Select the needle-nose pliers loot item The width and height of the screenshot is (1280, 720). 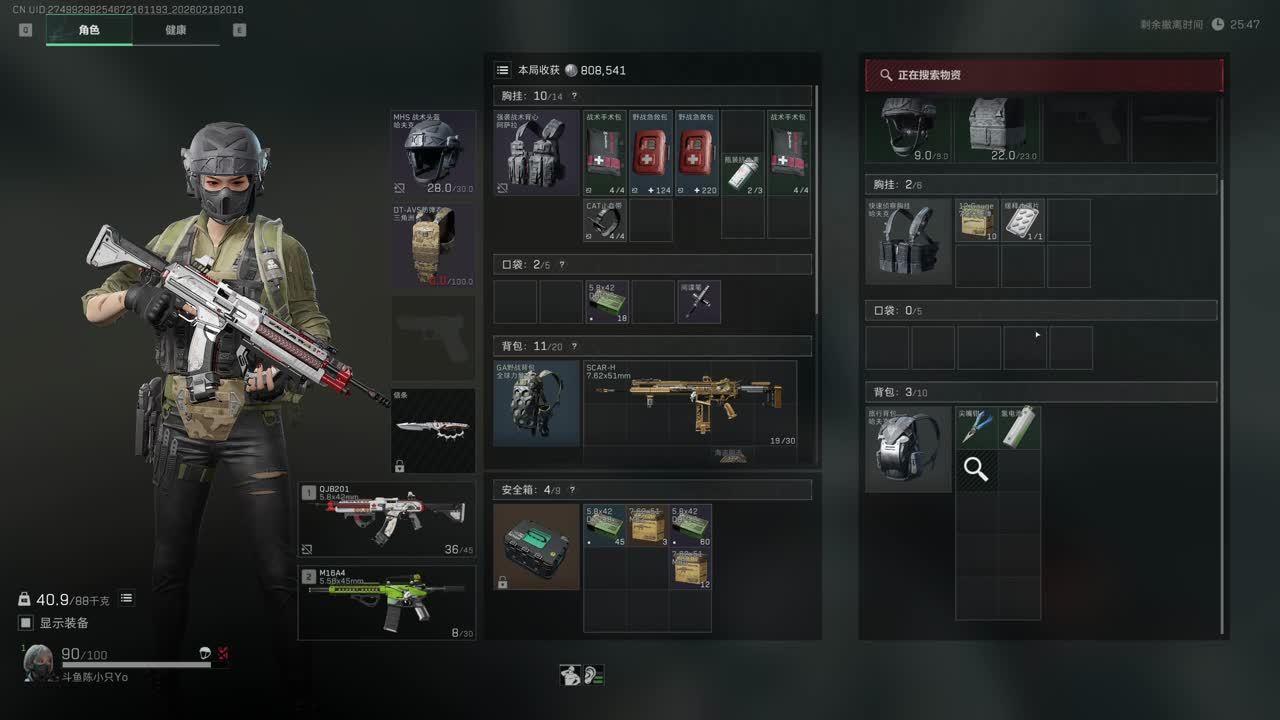pyautogui.click(x=976, y=427)
